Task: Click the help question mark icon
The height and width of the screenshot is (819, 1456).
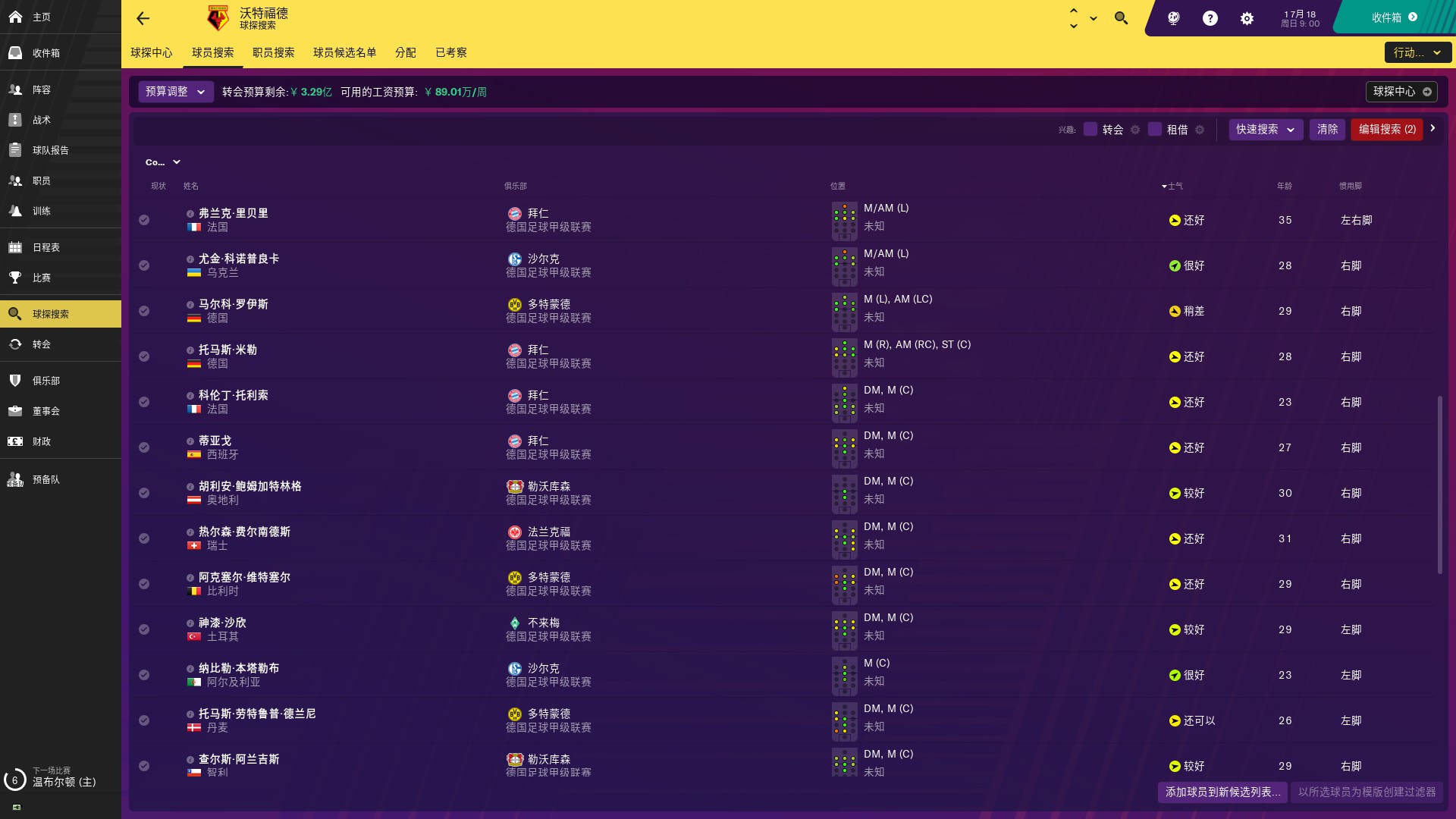Action: point(1210,18)
